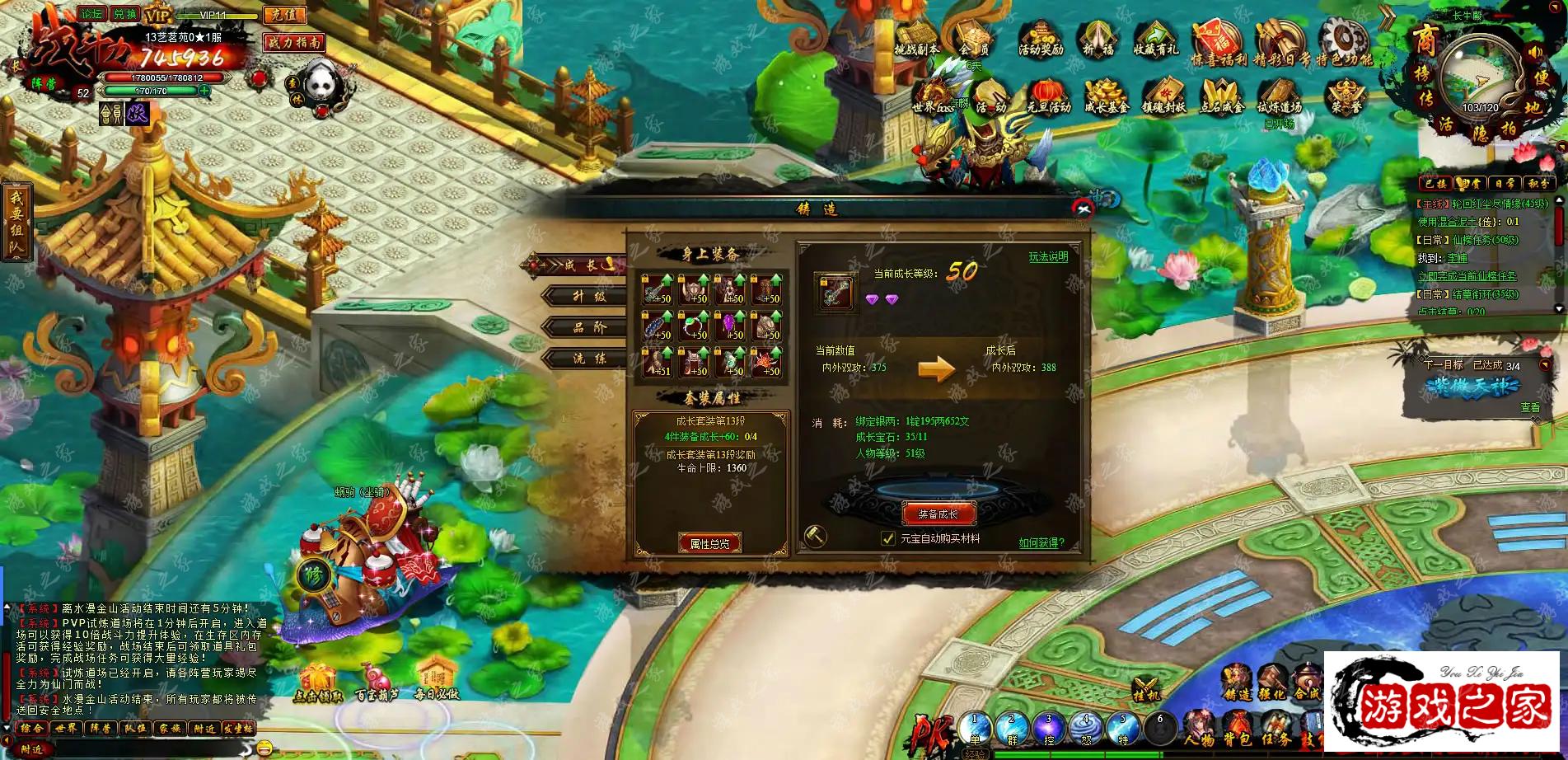The height and width of the screenshot is (760, 1568).
Task: Switch to the 品阶 tab
Action: pyautogui.click(x=588, y=327)
